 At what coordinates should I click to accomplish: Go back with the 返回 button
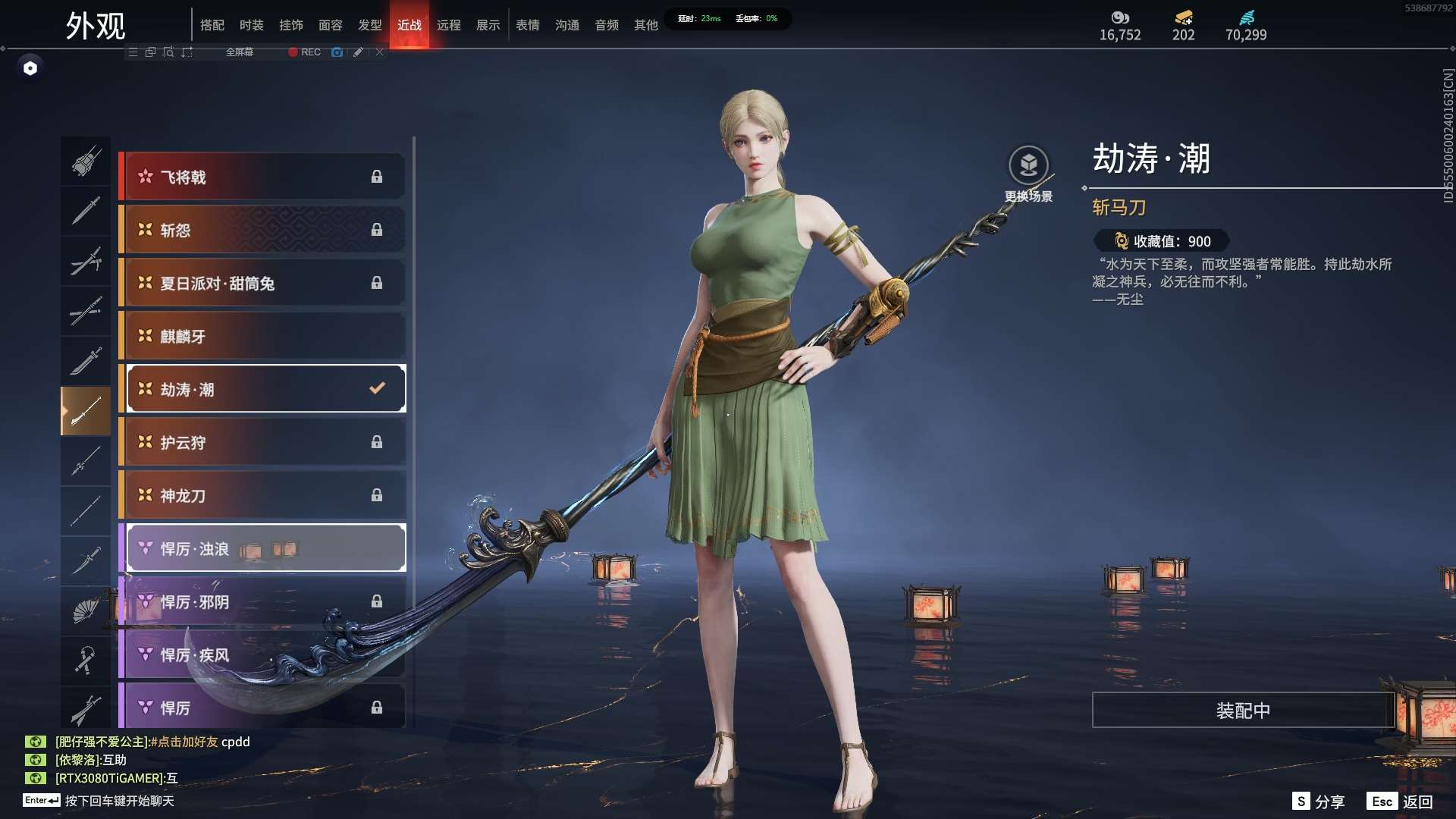coord(1402,802)
